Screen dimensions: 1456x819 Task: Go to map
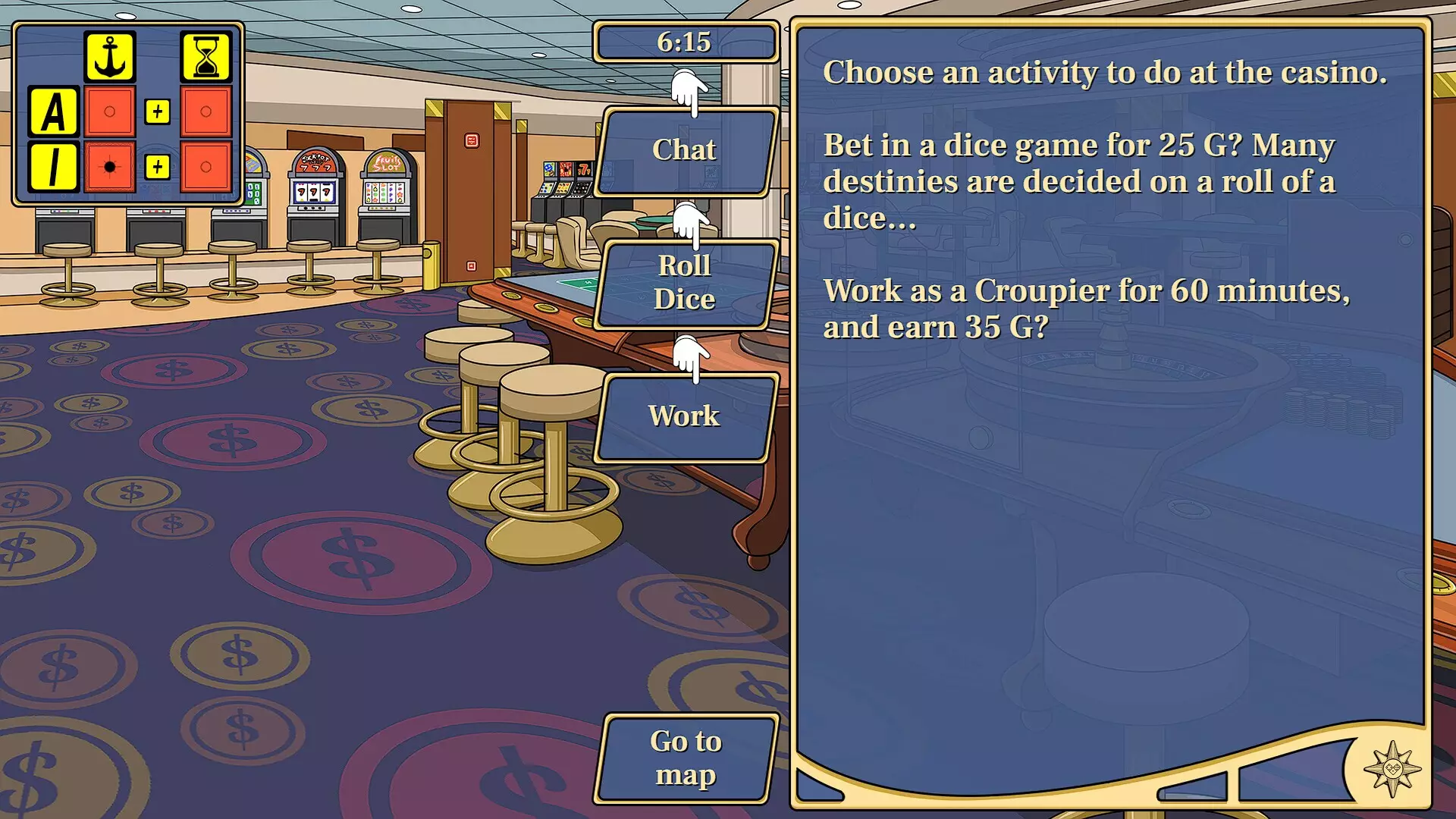[685, 758]
